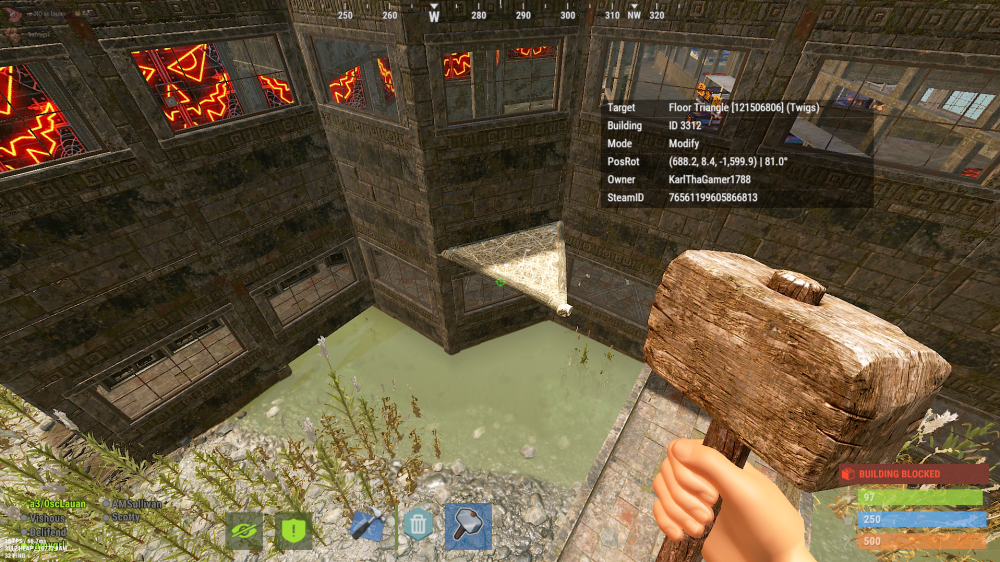Click the green shield alert icon
The height and width of the screenshot is (562, 1000).
pyautogui.click(x=293, y=531)
